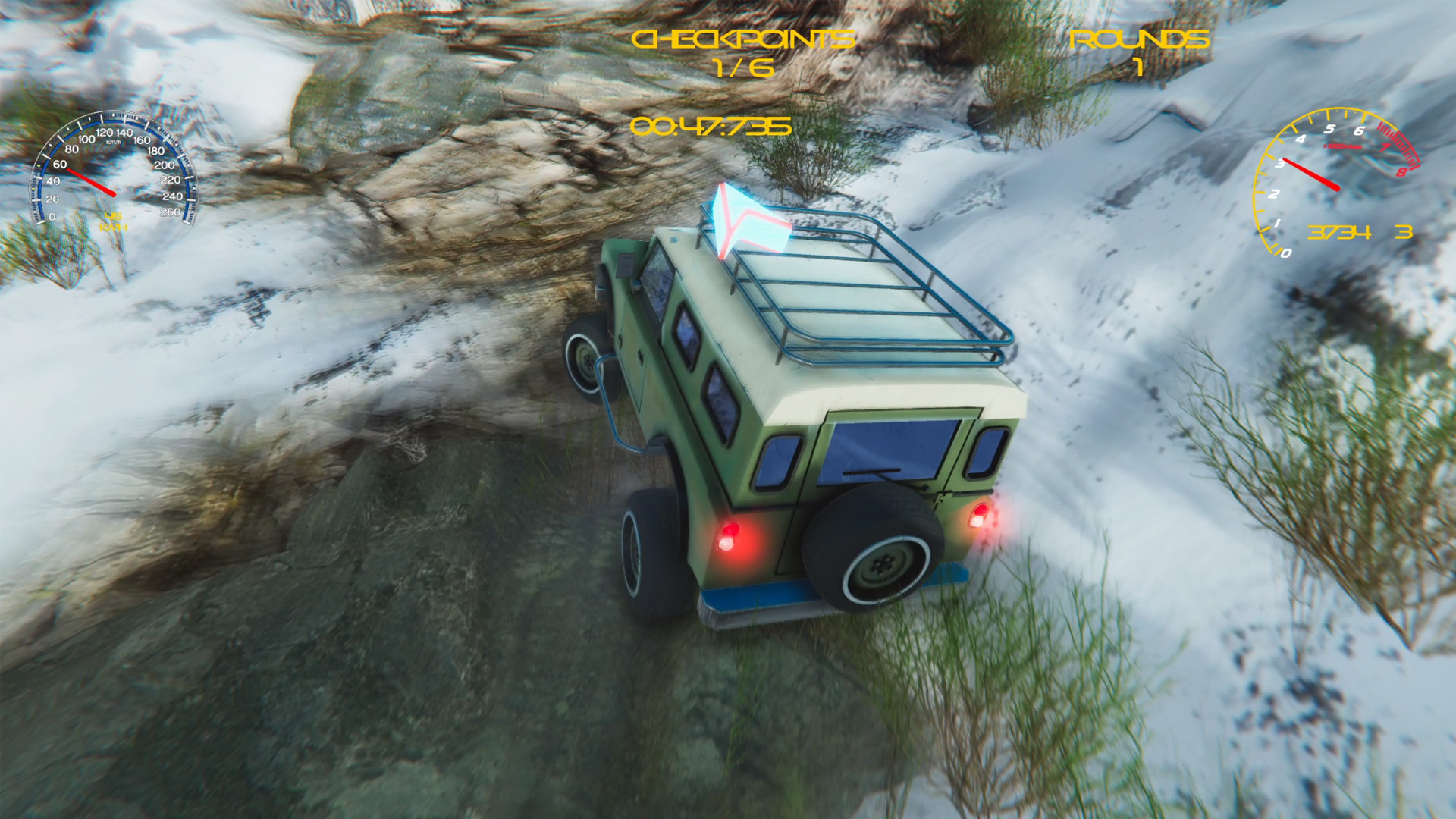Click the yellow 45 KM/H speed readout

(x=114, y=220)
